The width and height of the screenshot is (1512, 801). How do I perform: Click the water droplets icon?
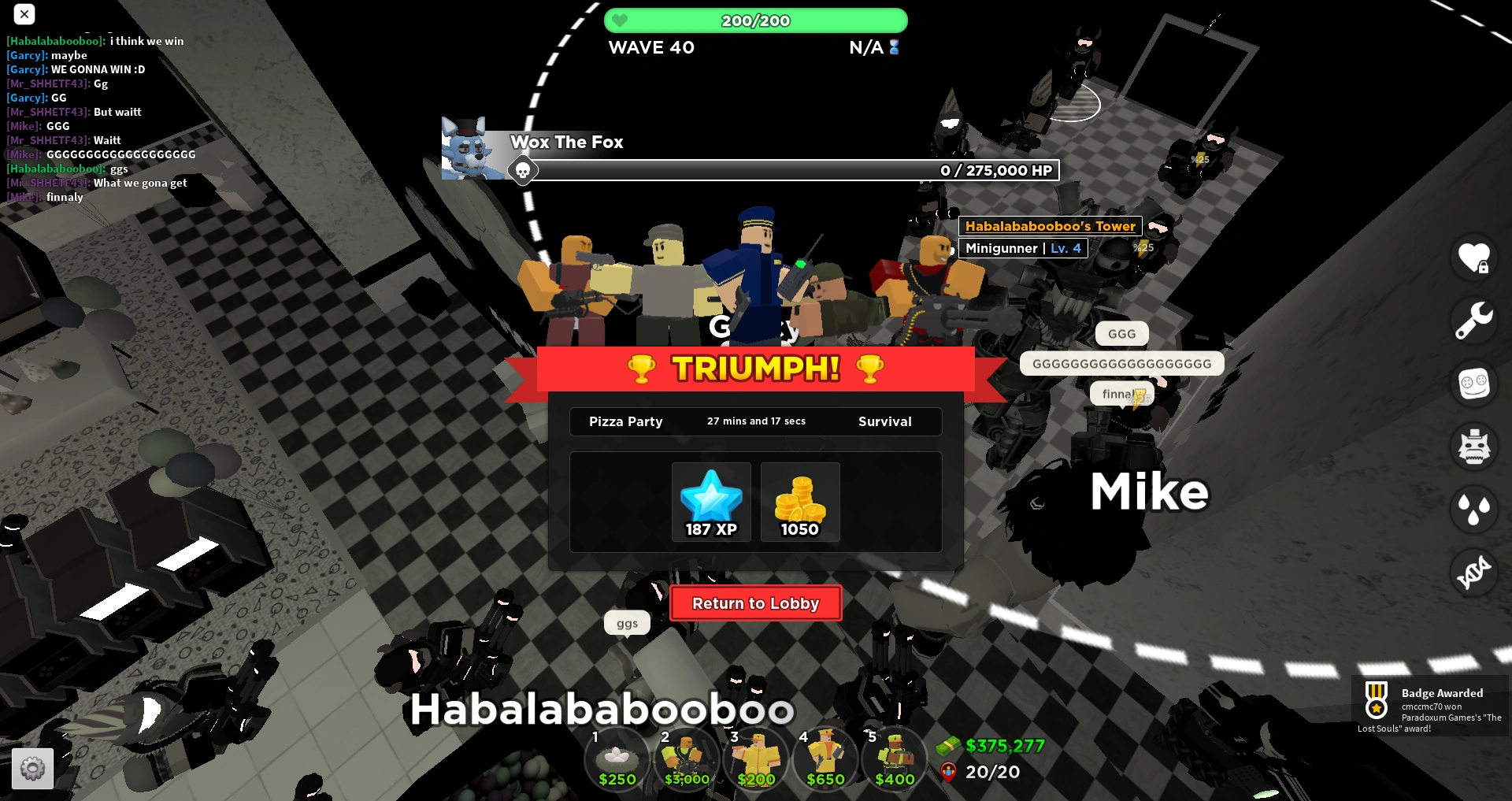(x=1473, y=510)
